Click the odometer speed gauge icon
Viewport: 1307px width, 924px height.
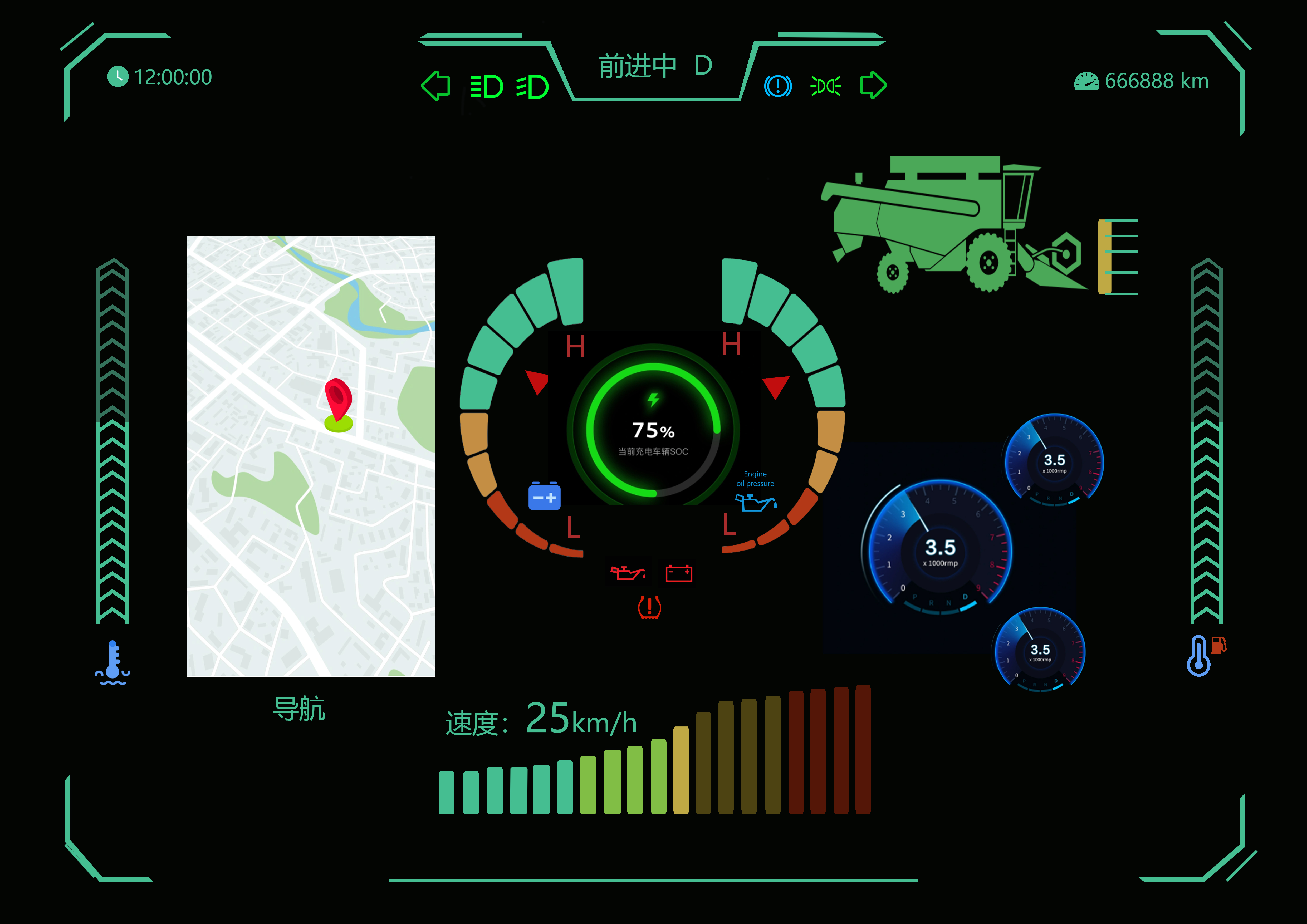(1087, 81)
